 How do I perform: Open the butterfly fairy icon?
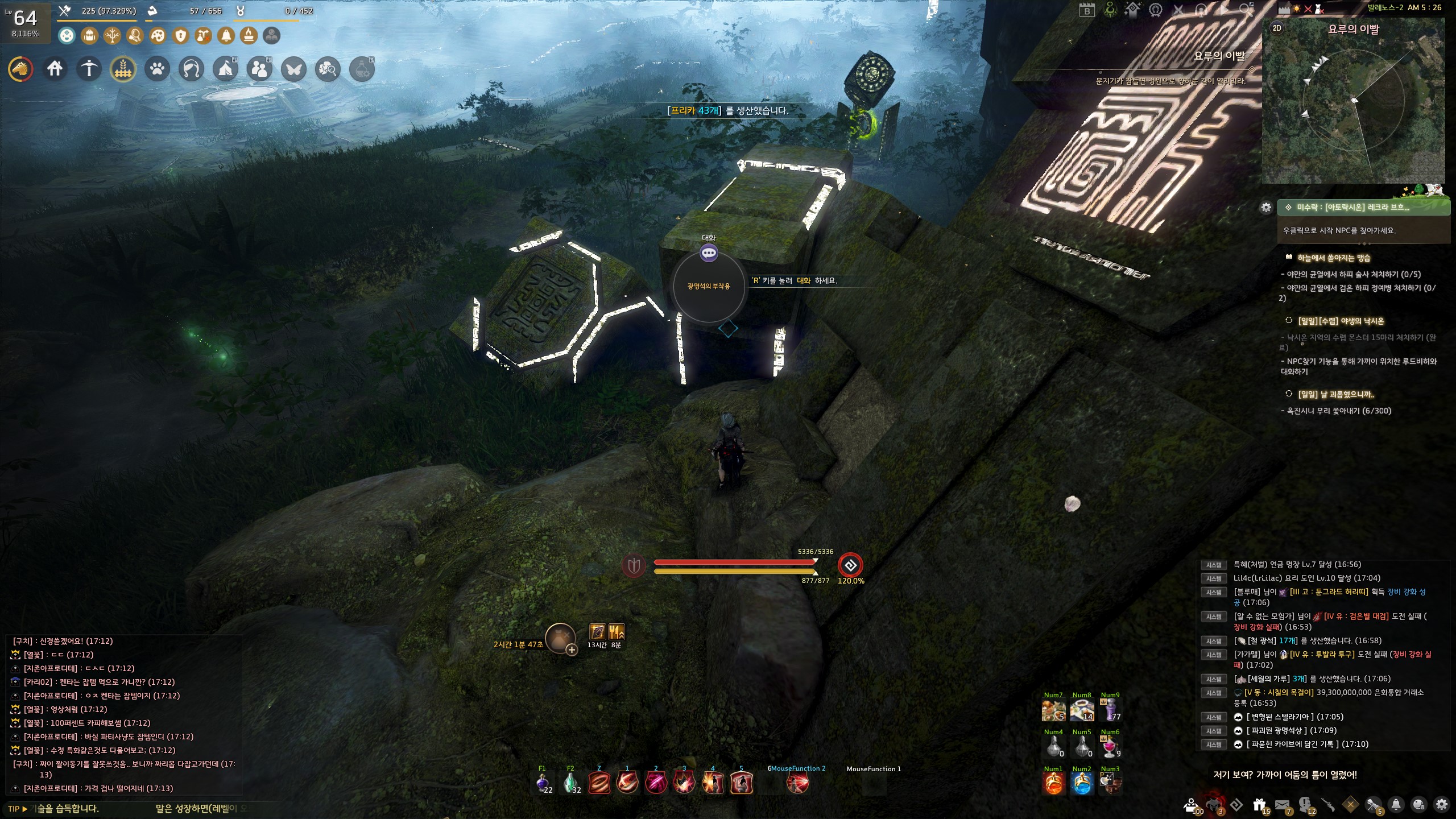coord(293,69)
